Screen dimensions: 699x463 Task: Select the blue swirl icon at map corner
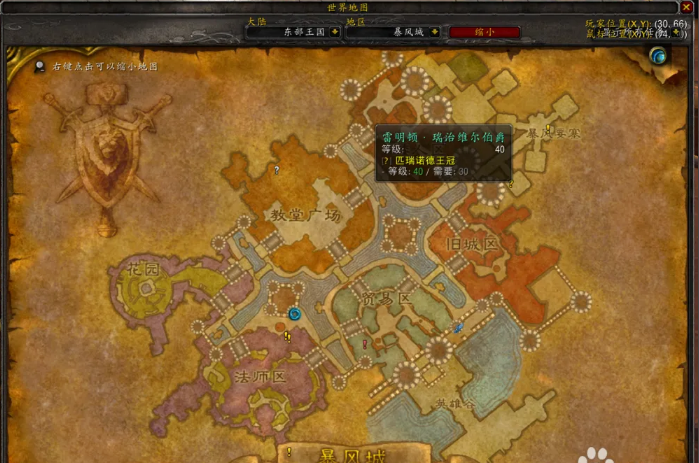coord(658,57)
